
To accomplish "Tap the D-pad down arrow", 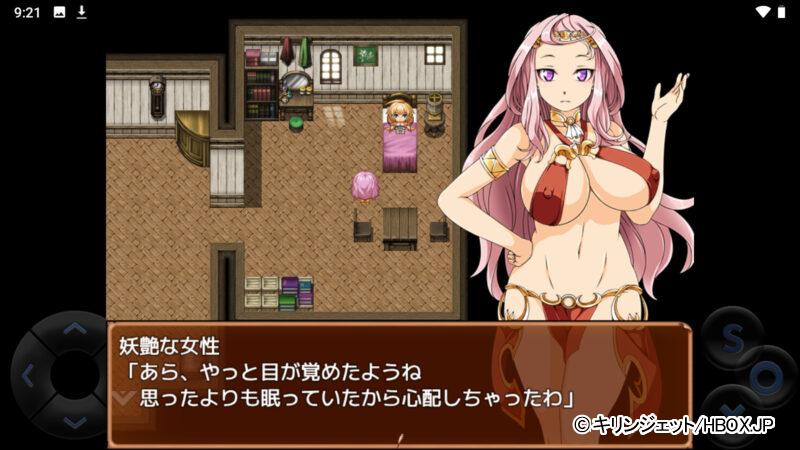I will (x=73, y=424).
